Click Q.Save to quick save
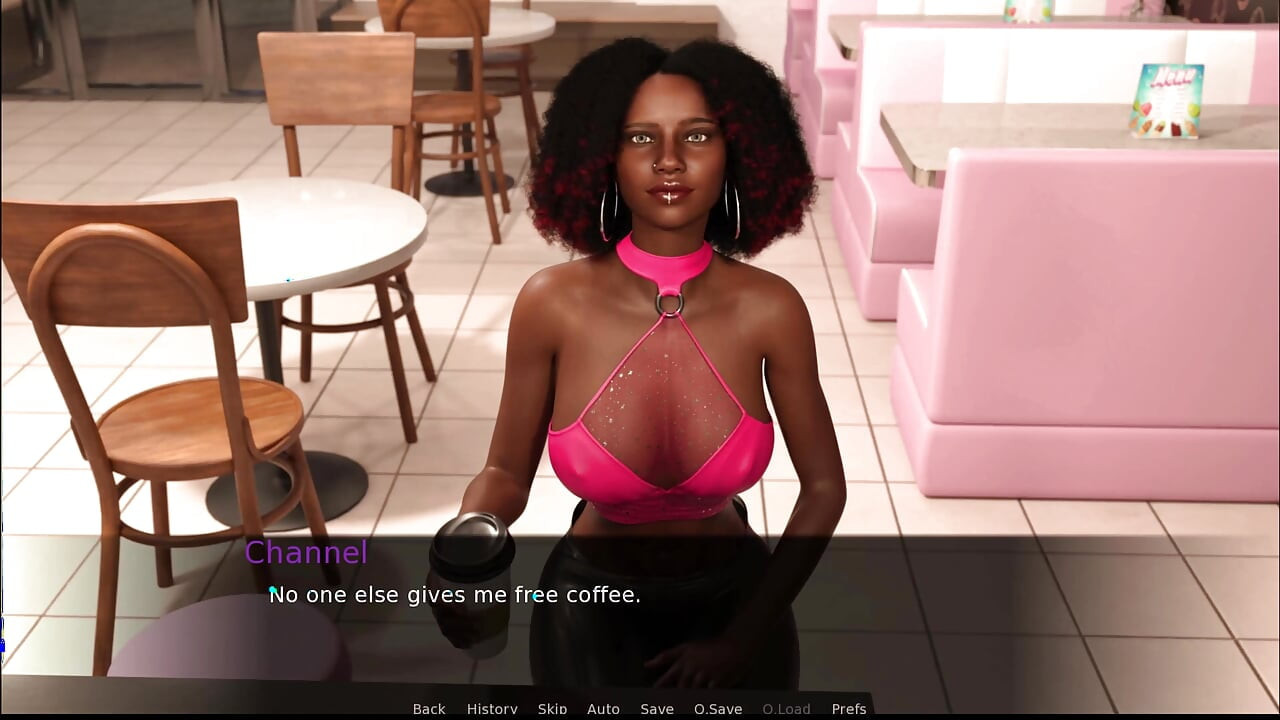 [x=718, y=708]
